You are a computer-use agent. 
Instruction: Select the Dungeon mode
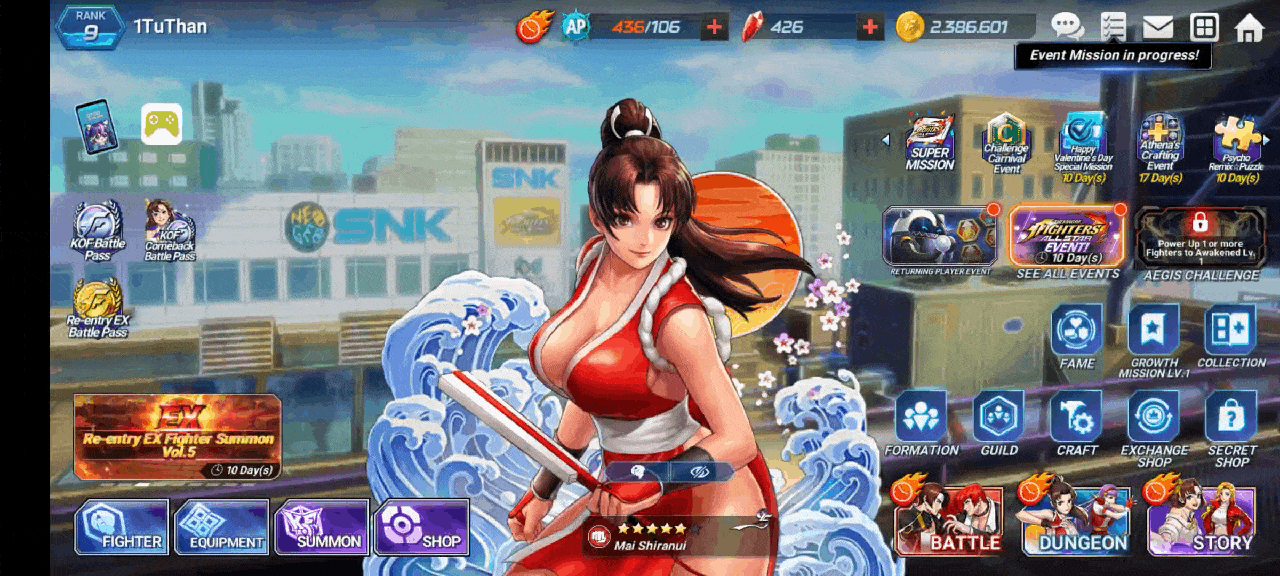coord(1076,522)
